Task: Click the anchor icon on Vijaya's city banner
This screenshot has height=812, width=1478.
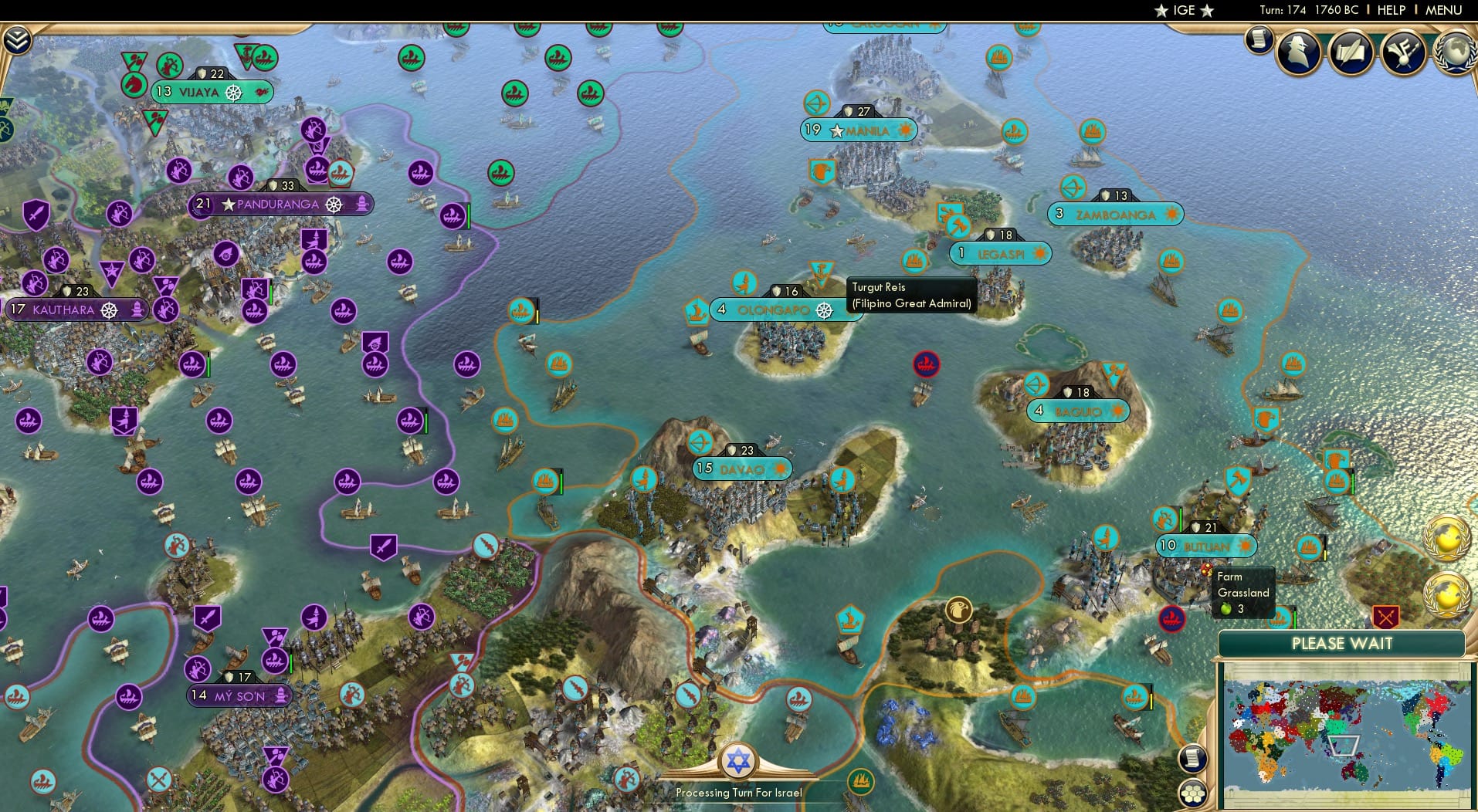Action: [x=234, y=91]
